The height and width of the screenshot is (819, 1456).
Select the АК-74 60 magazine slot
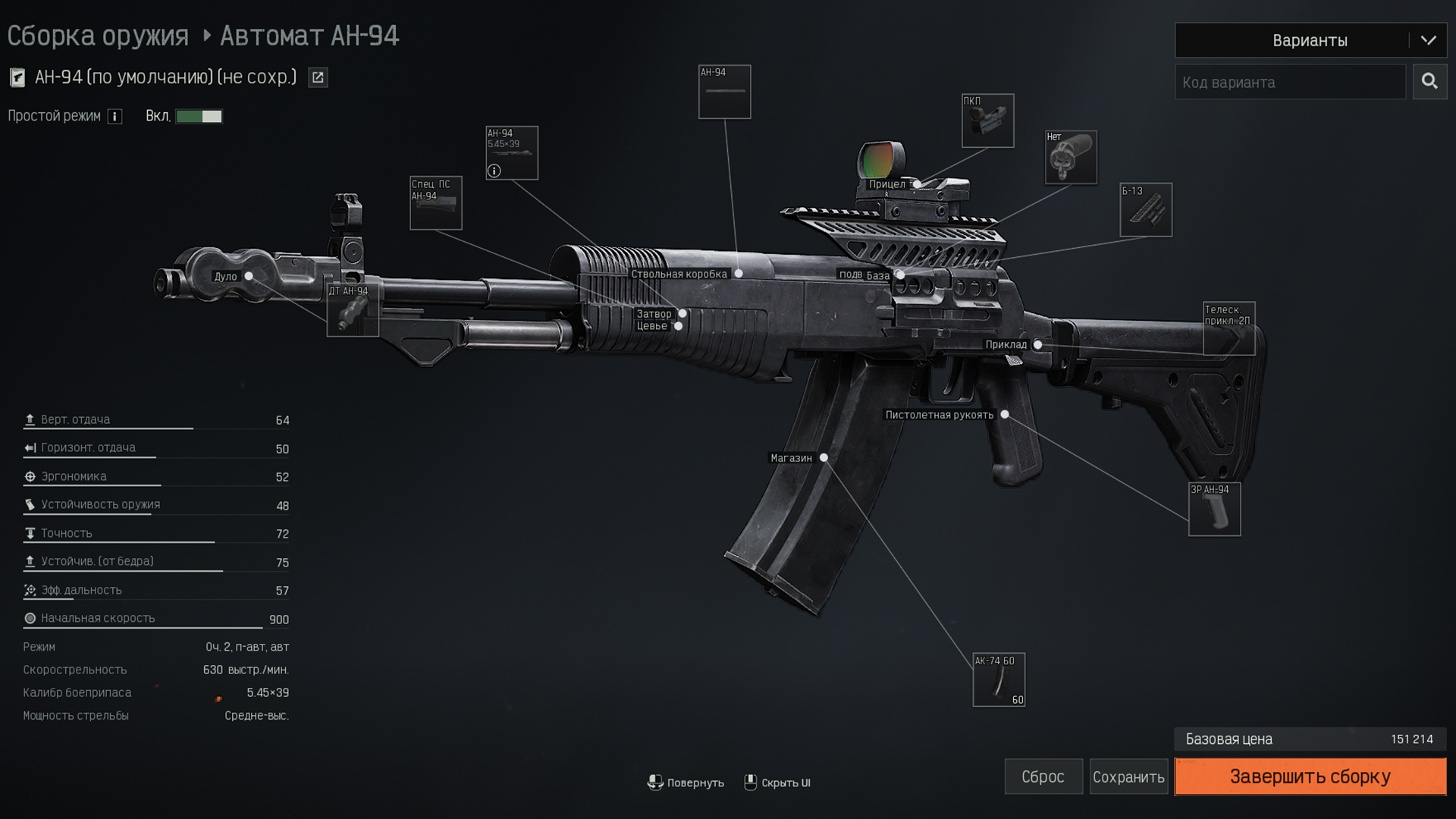(x=999, y=679)
